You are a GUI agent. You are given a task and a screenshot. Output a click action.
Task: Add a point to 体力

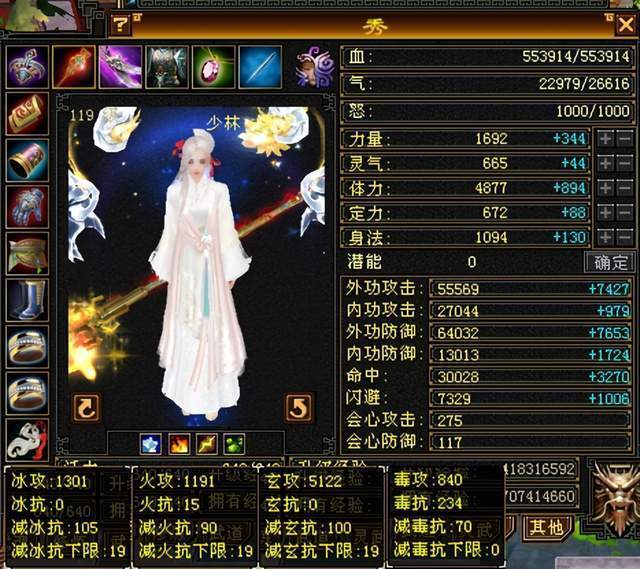[x=605, y=188]
